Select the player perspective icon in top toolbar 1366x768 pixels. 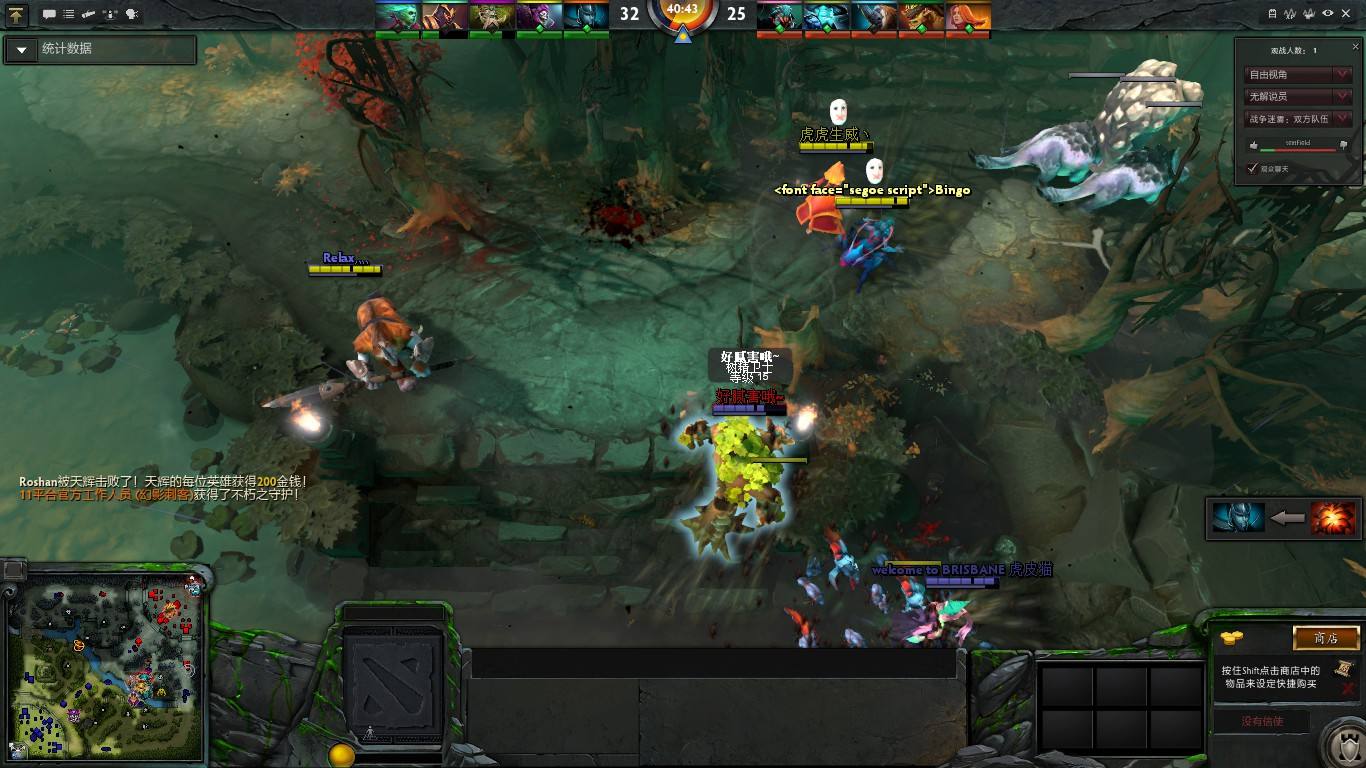(x=109, y=13)
